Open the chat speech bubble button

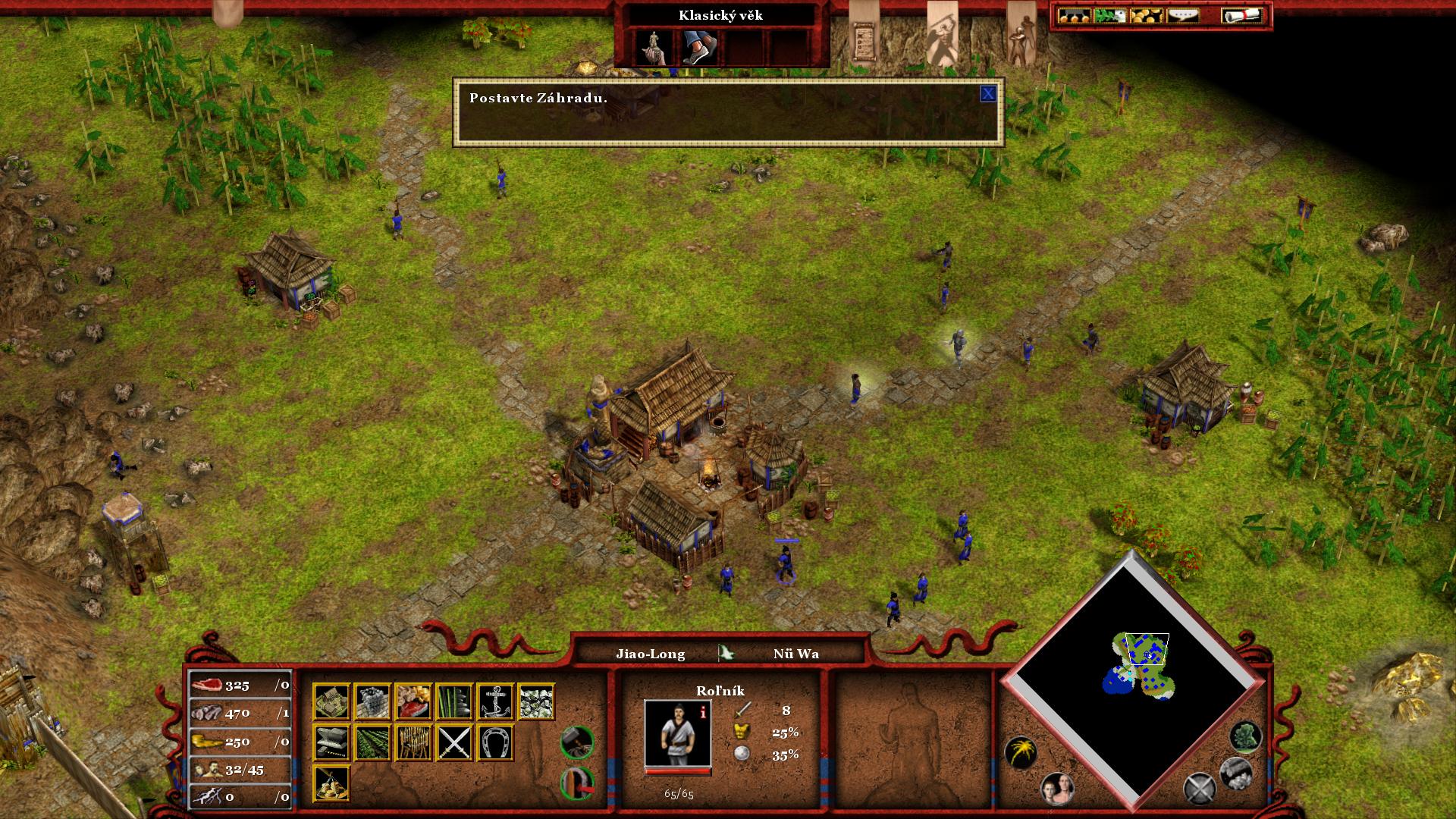pyautogui.click(x=1181, y=15)
